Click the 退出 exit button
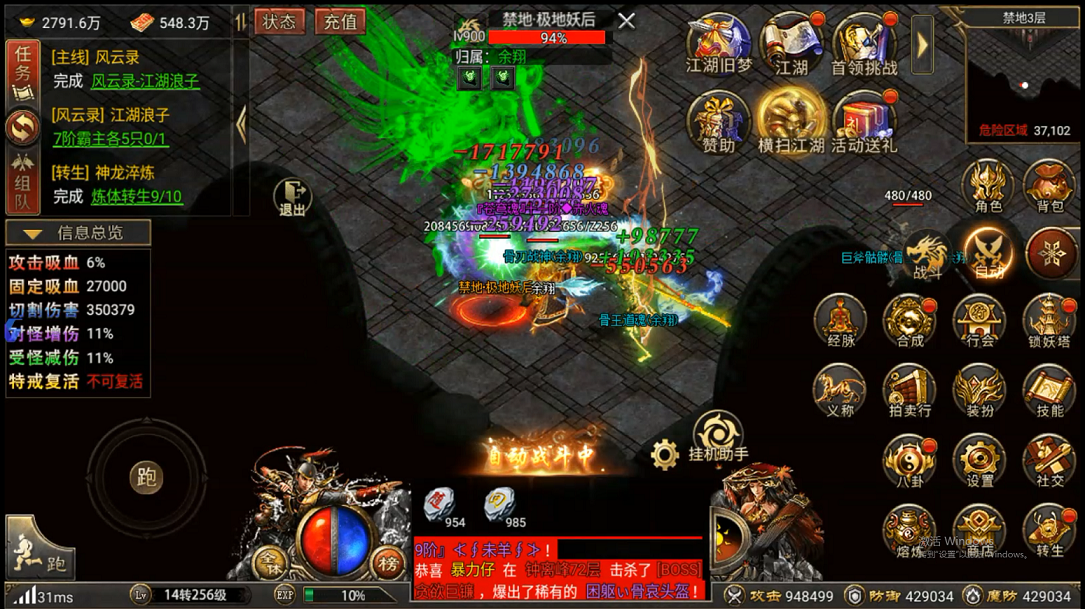Viewport: 1085px width, 609px height. (292, 196)
